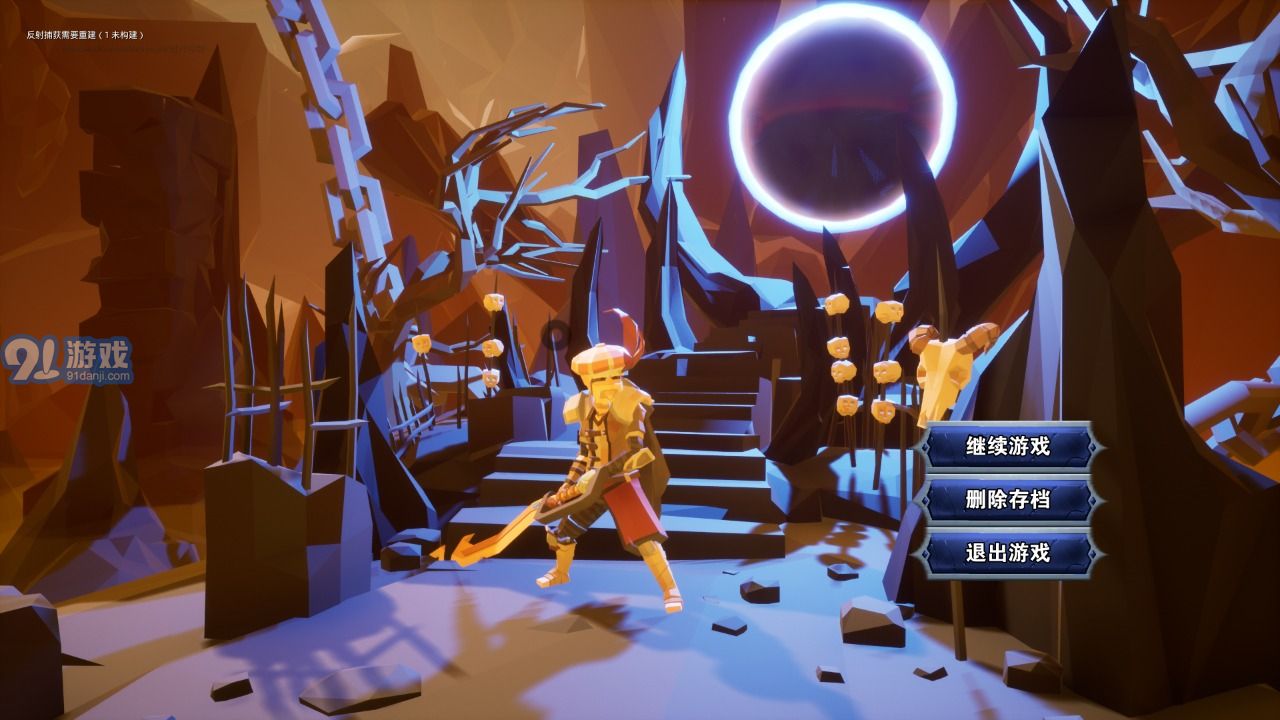Select the 删除存档 delete save button
Screen dimensions: 1280x720
click(x=1007, y=499)
